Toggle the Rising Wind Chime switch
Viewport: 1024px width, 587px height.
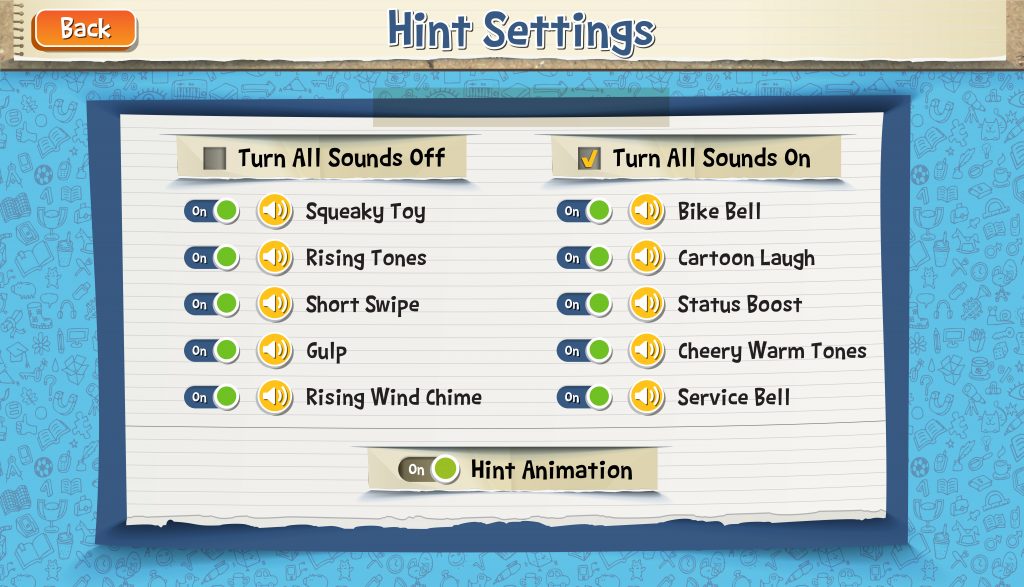click(211, 397)
